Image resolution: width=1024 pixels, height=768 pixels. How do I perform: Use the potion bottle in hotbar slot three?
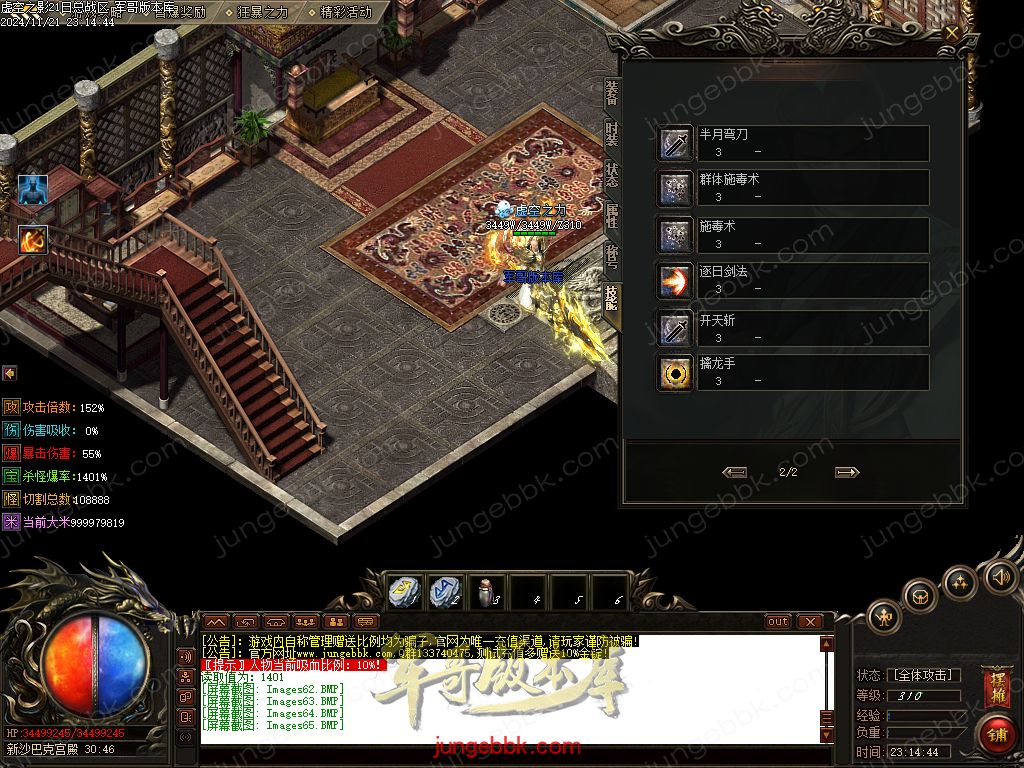pos(485,592)
